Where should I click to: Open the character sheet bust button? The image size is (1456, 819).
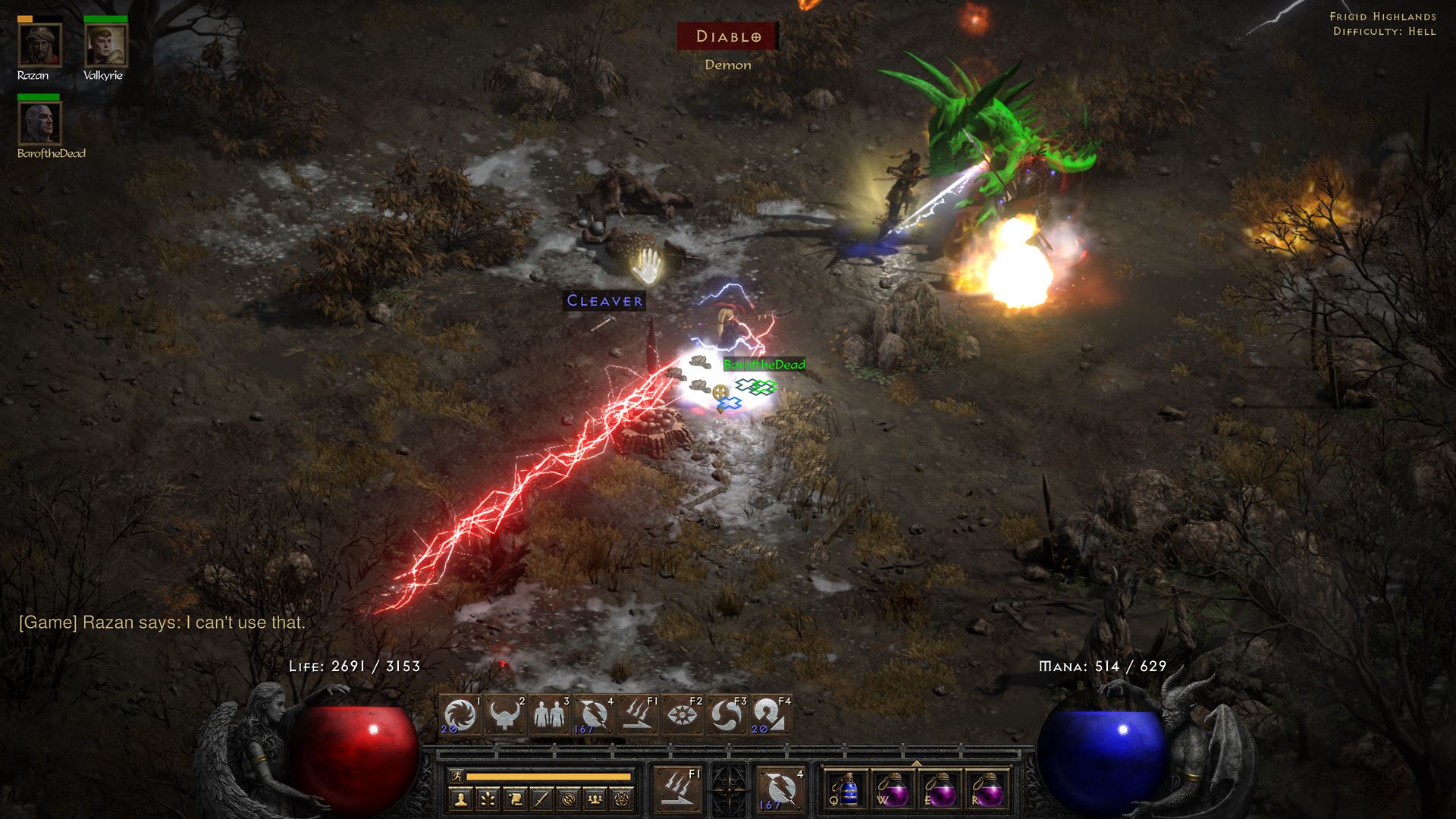(462, 799)
